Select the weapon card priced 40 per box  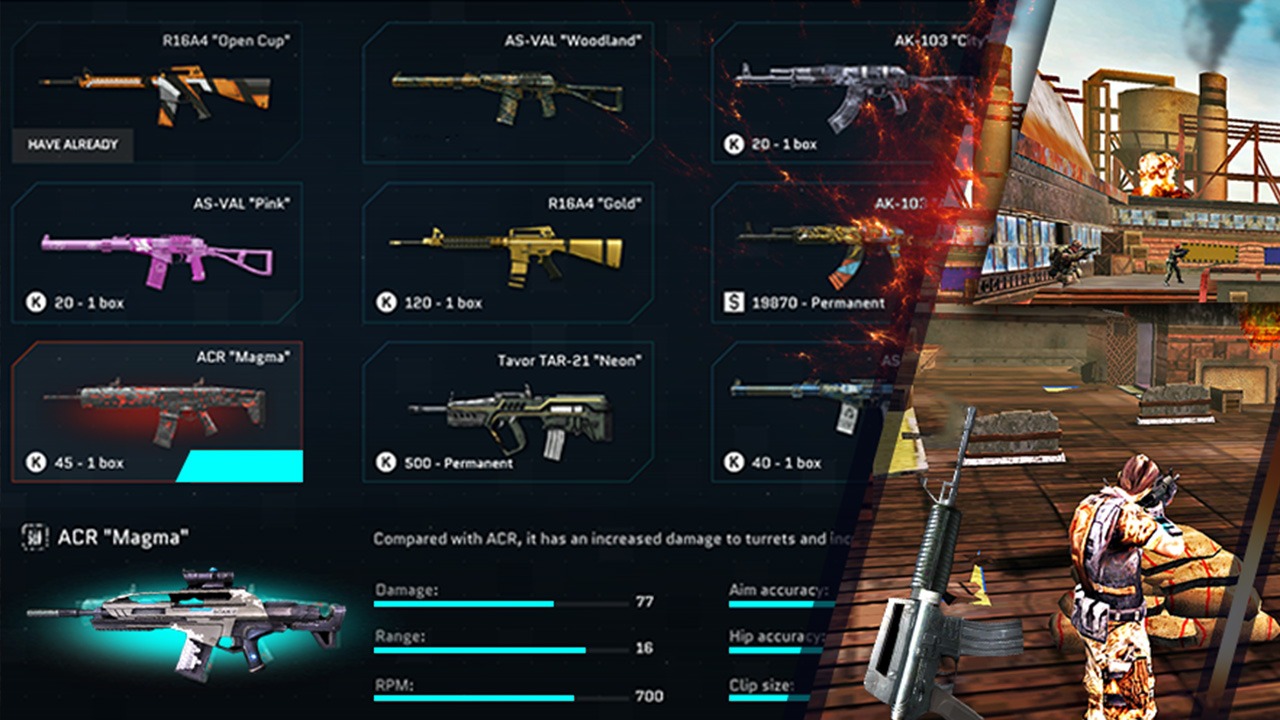[800, 412]
